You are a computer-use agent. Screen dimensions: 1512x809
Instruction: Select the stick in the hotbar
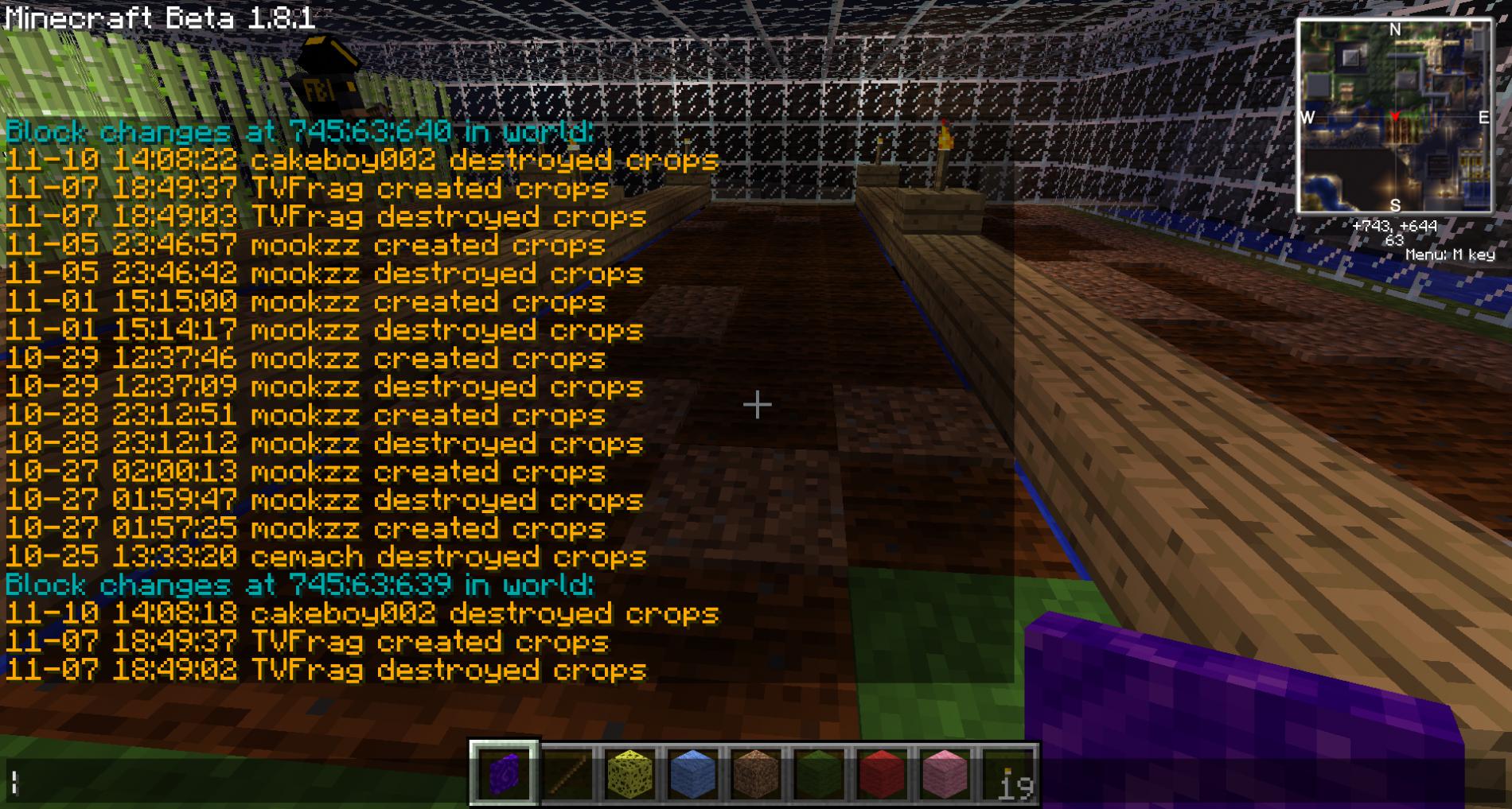click(567, 773)
